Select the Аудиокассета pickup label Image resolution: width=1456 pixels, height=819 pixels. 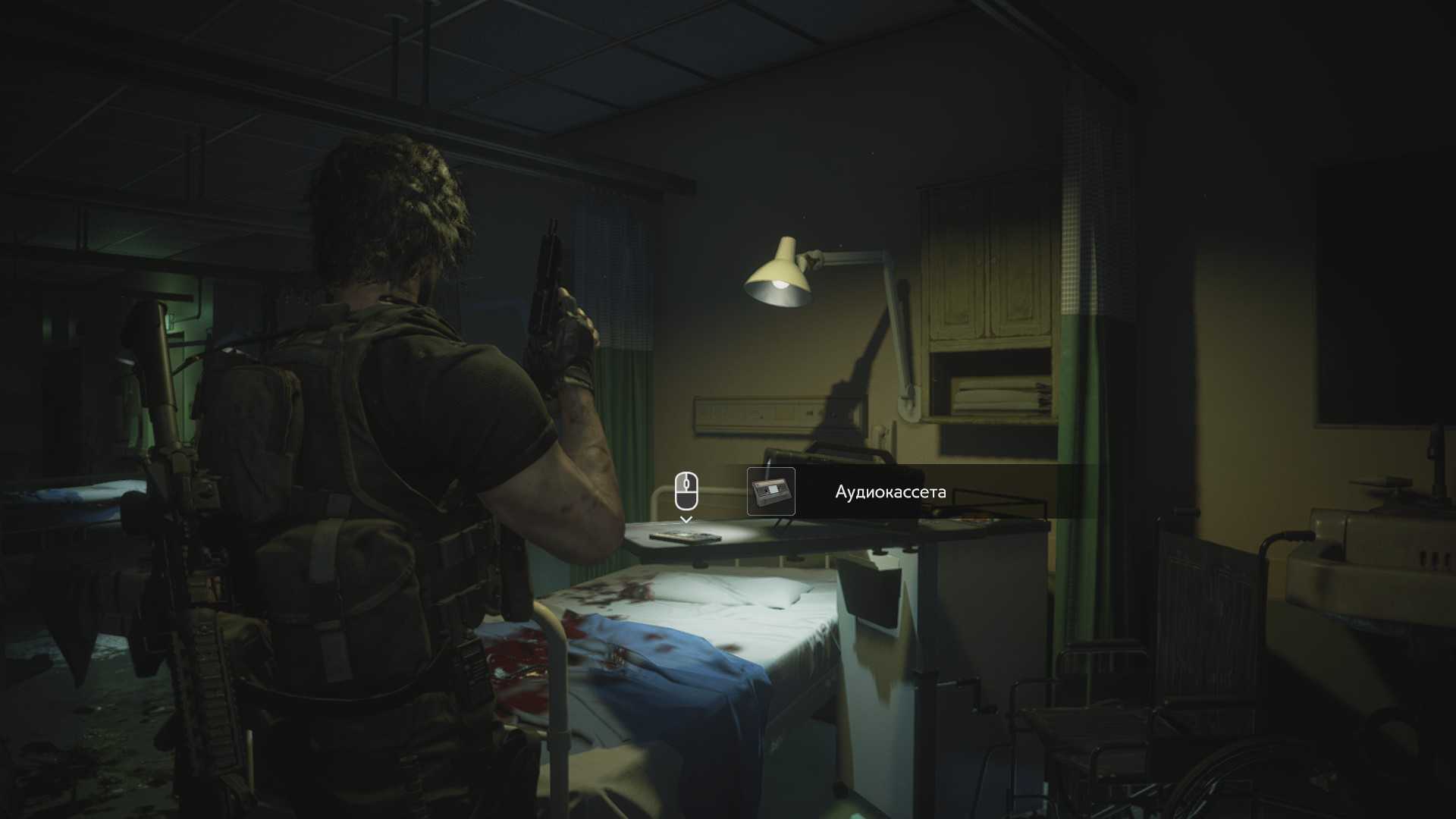890,492
